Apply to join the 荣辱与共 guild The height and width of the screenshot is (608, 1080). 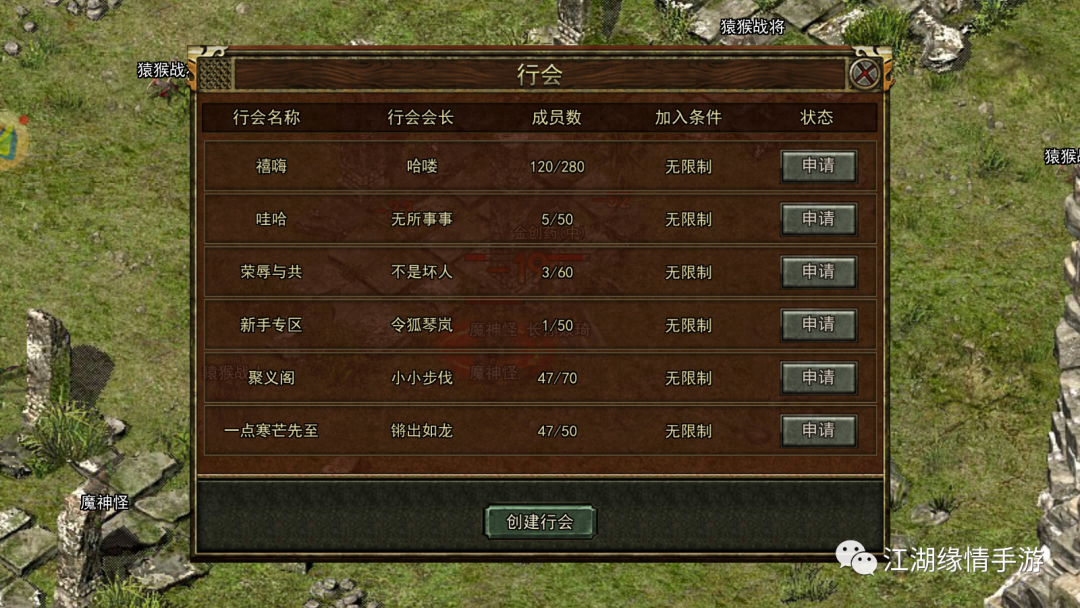818,272
